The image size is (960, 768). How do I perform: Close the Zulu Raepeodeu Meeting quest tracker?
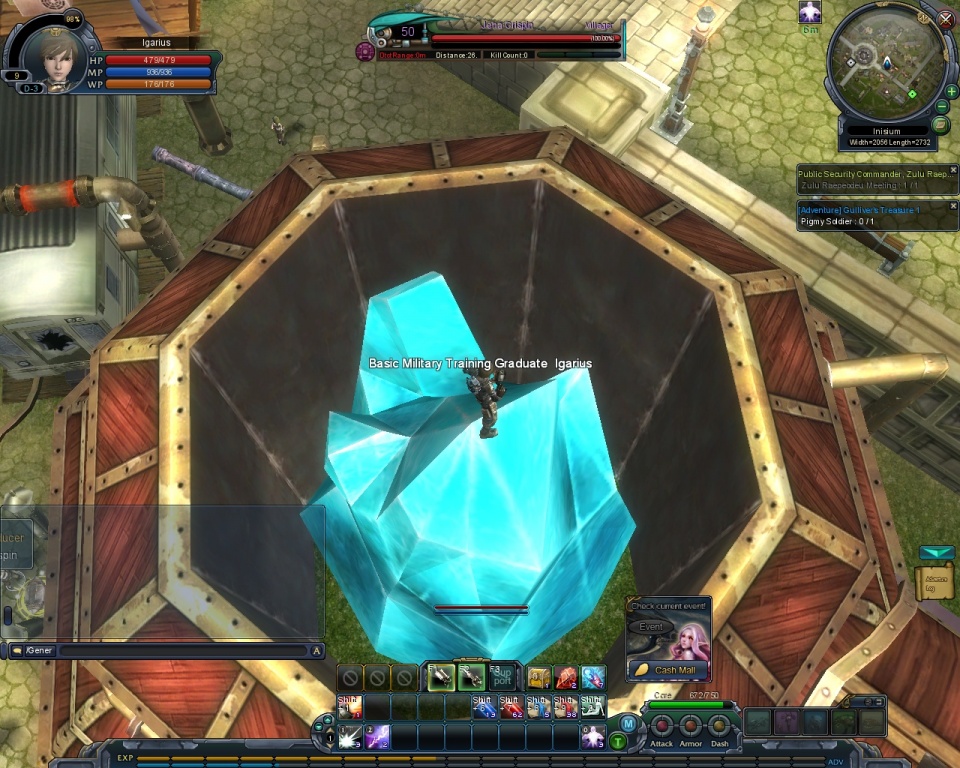coord(953,170)
